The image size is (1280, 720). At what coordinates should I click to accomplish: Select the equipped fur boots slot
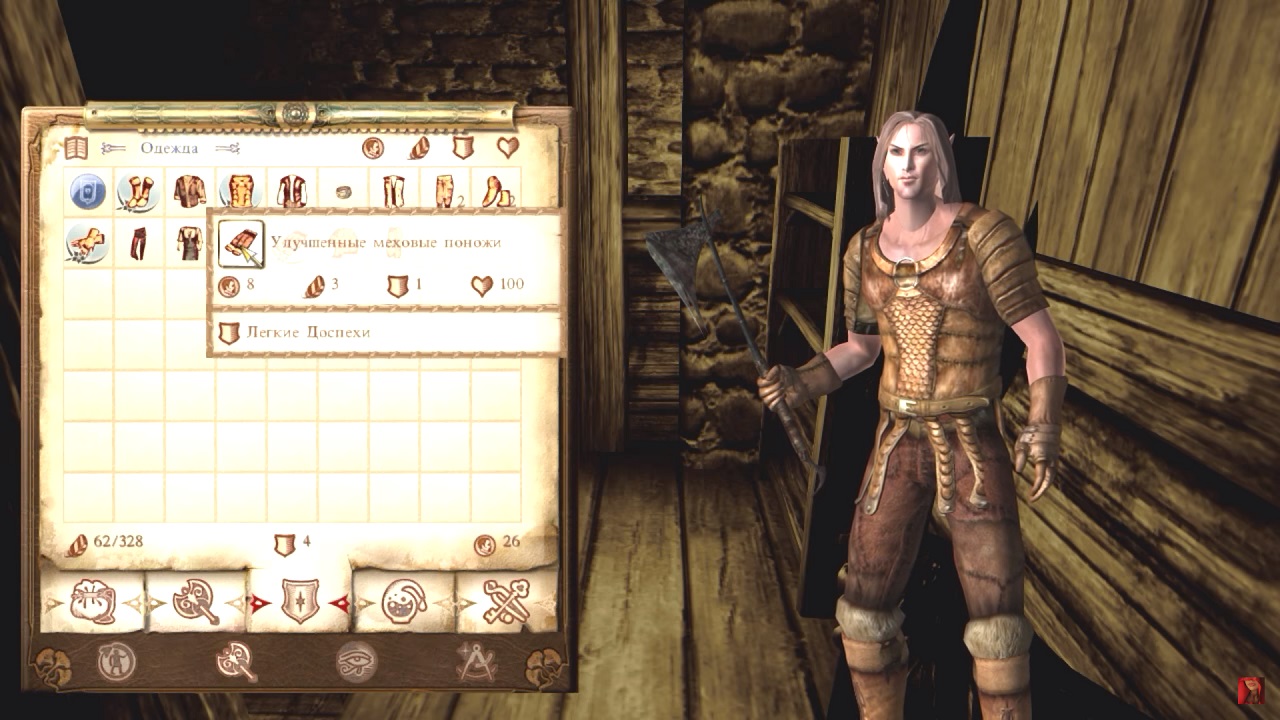[139, 190]
